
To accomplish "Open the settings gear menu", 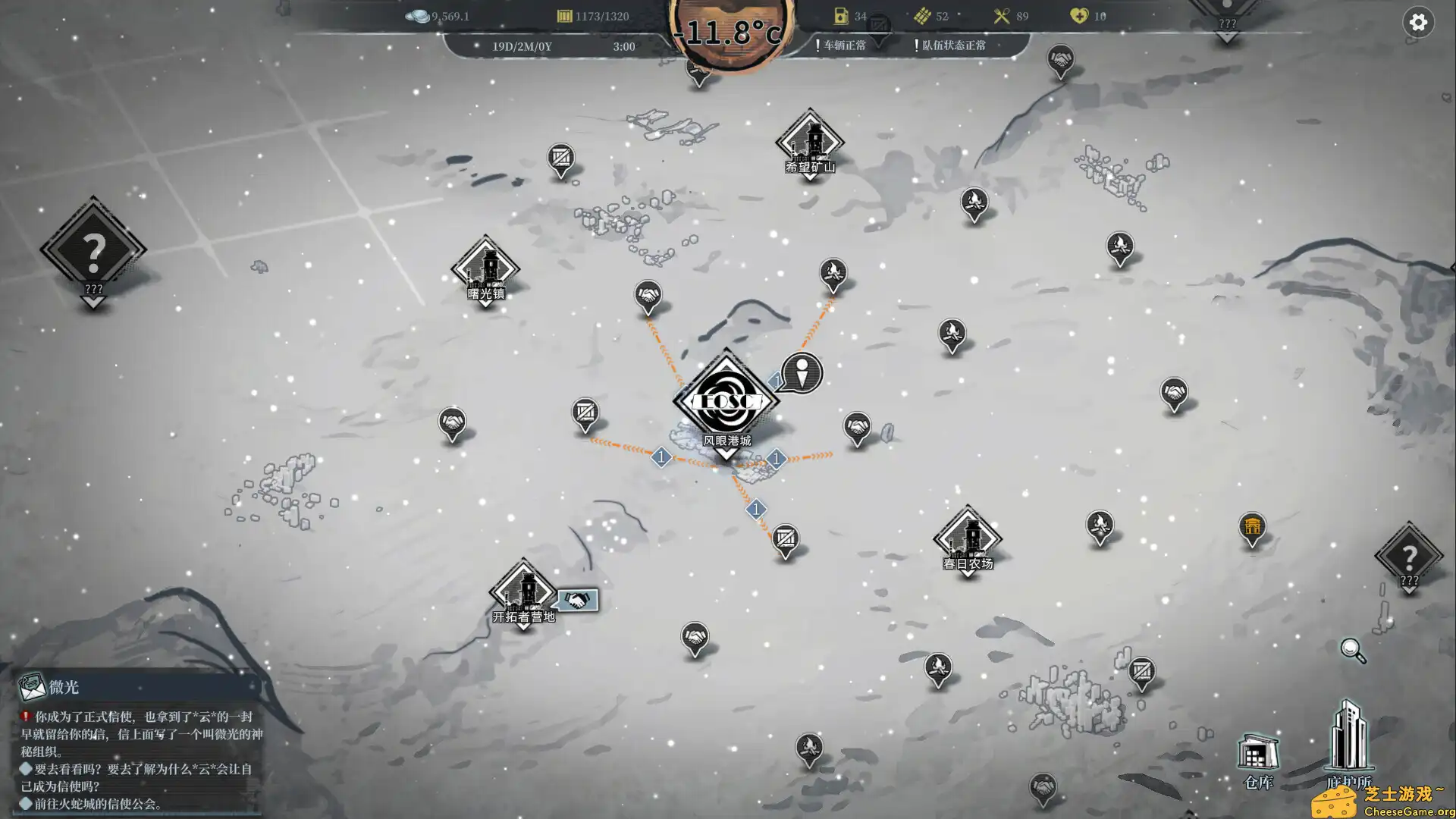I will coord(1419,23).
